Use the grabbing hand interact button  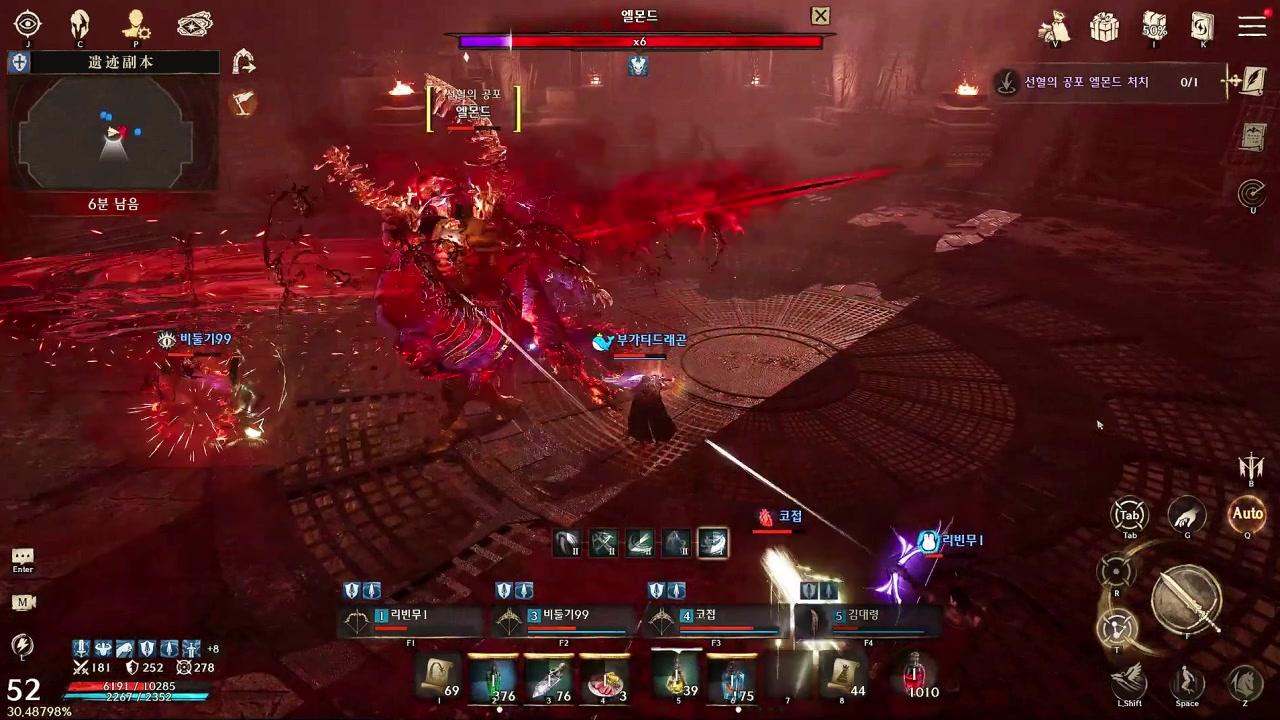click(1187, 515)
